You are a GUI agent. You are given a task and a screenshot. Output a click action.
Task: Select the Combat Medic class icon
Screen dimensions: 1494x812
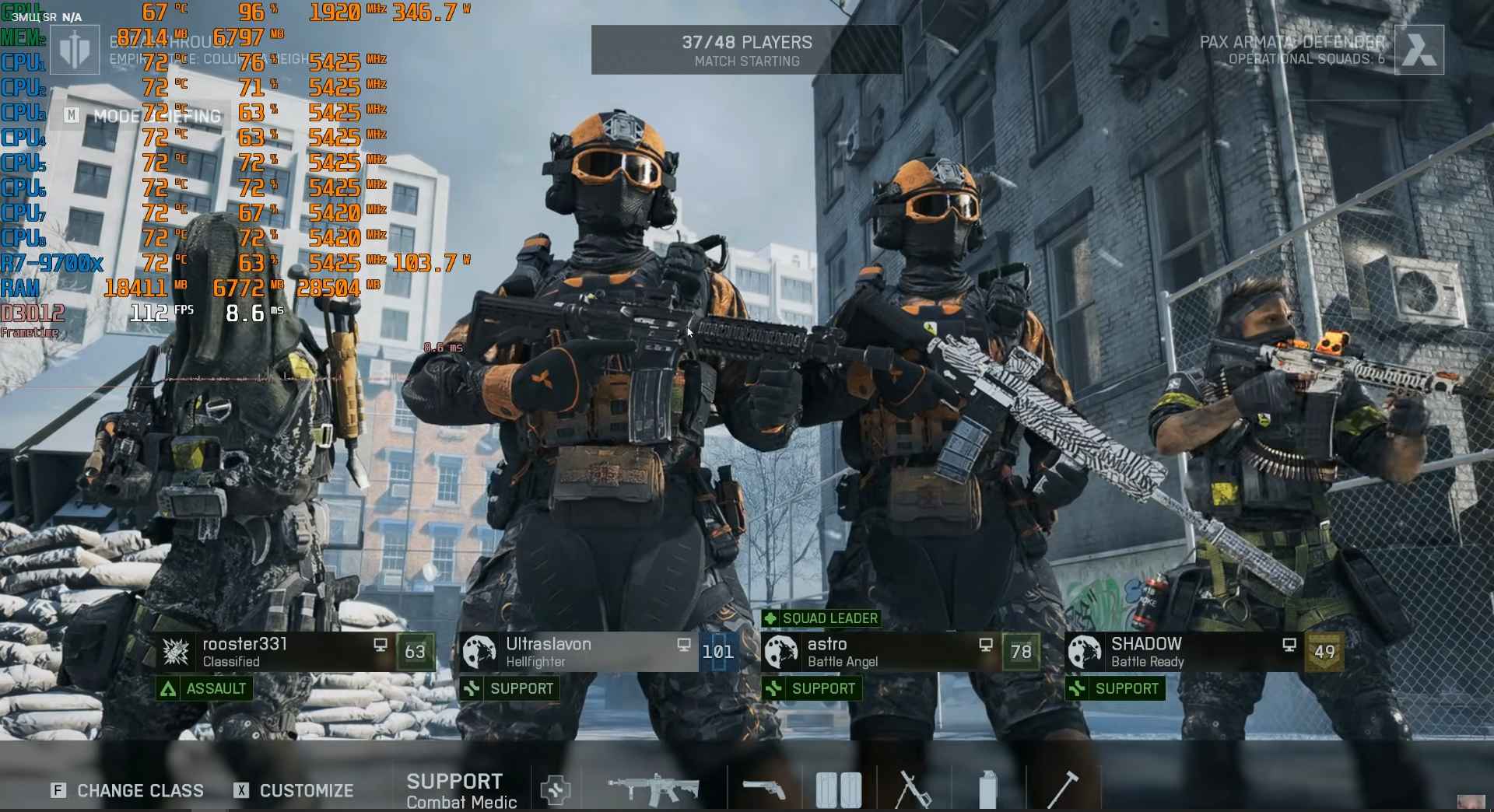pos(557,789)
